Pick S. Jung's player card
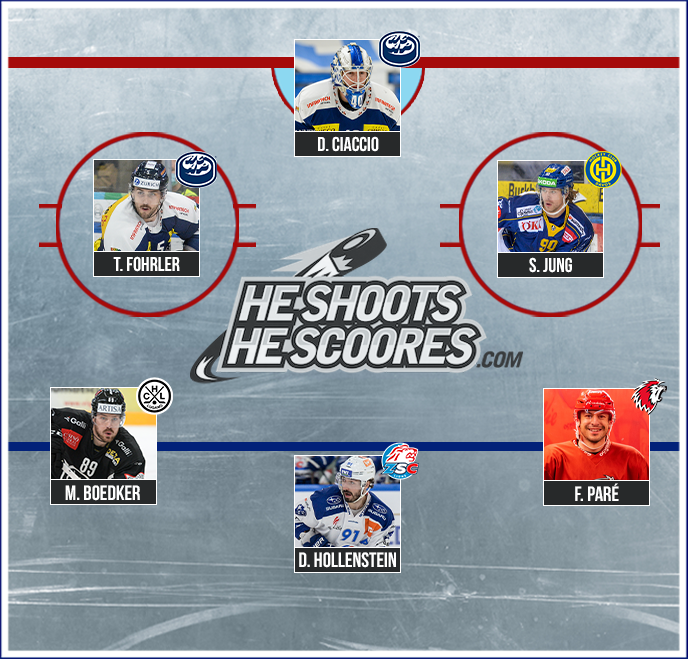 550,219
